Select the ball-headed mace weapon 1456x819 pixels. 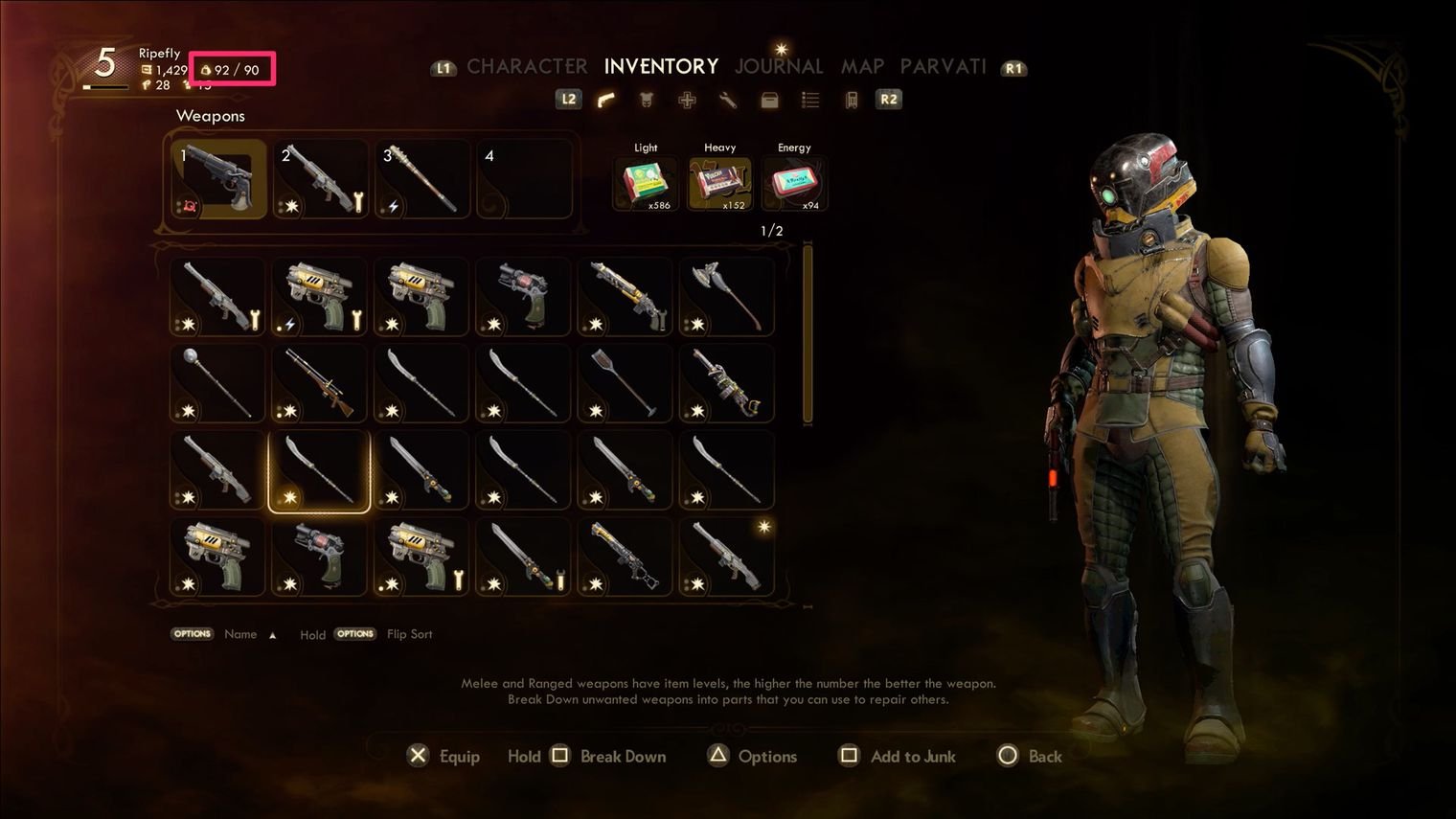pyautogui.click(x=217, y=383)
